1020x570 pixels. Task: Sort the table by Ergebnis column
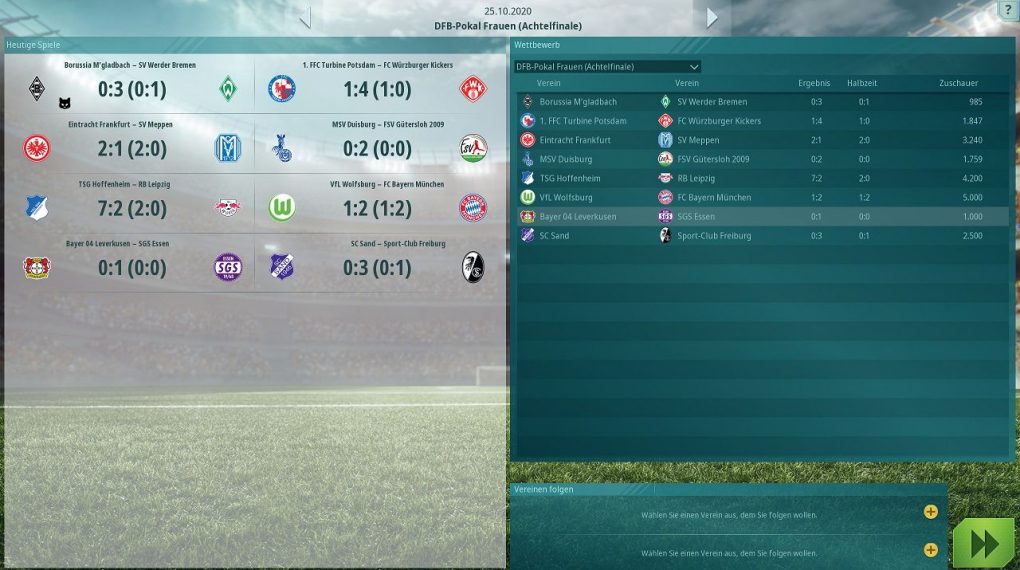click(x=814, y=83)
